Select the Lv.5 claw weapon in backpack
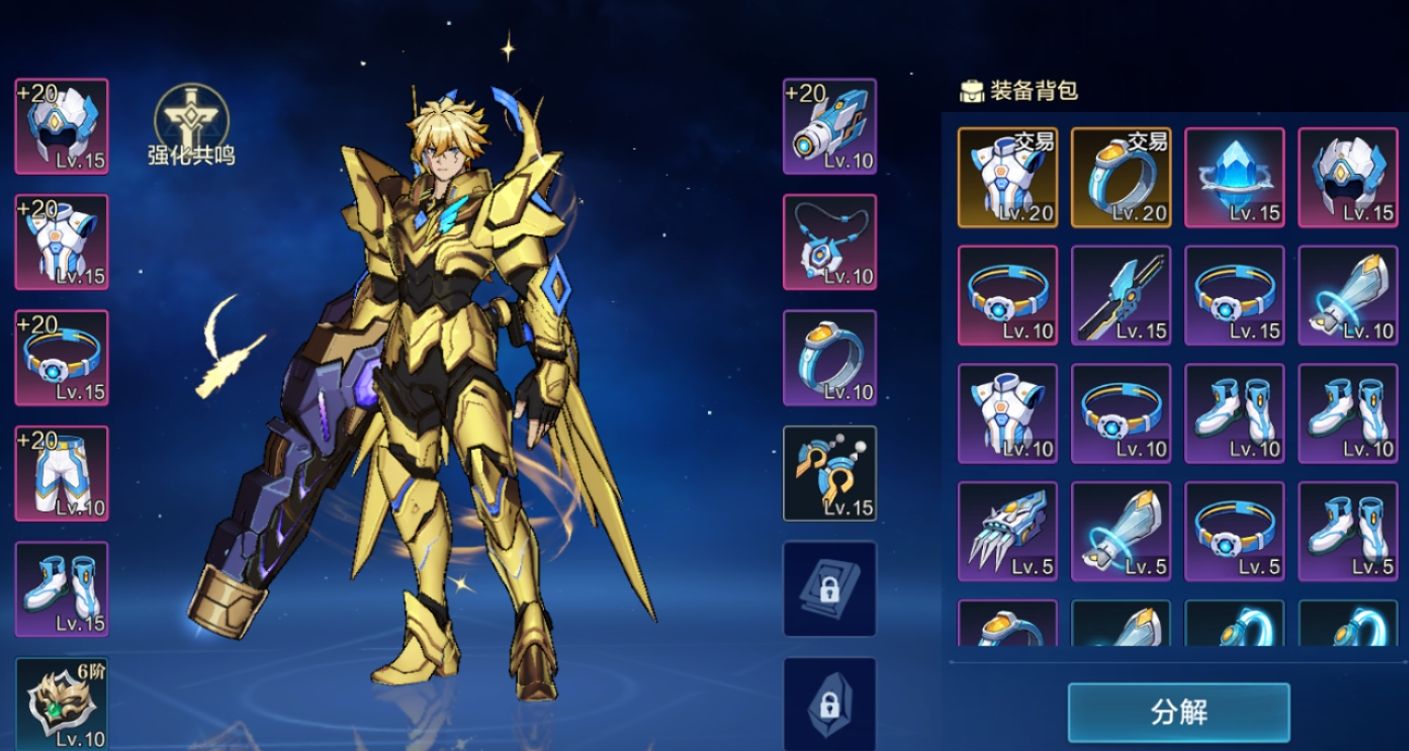 (x=1008, y=531)
